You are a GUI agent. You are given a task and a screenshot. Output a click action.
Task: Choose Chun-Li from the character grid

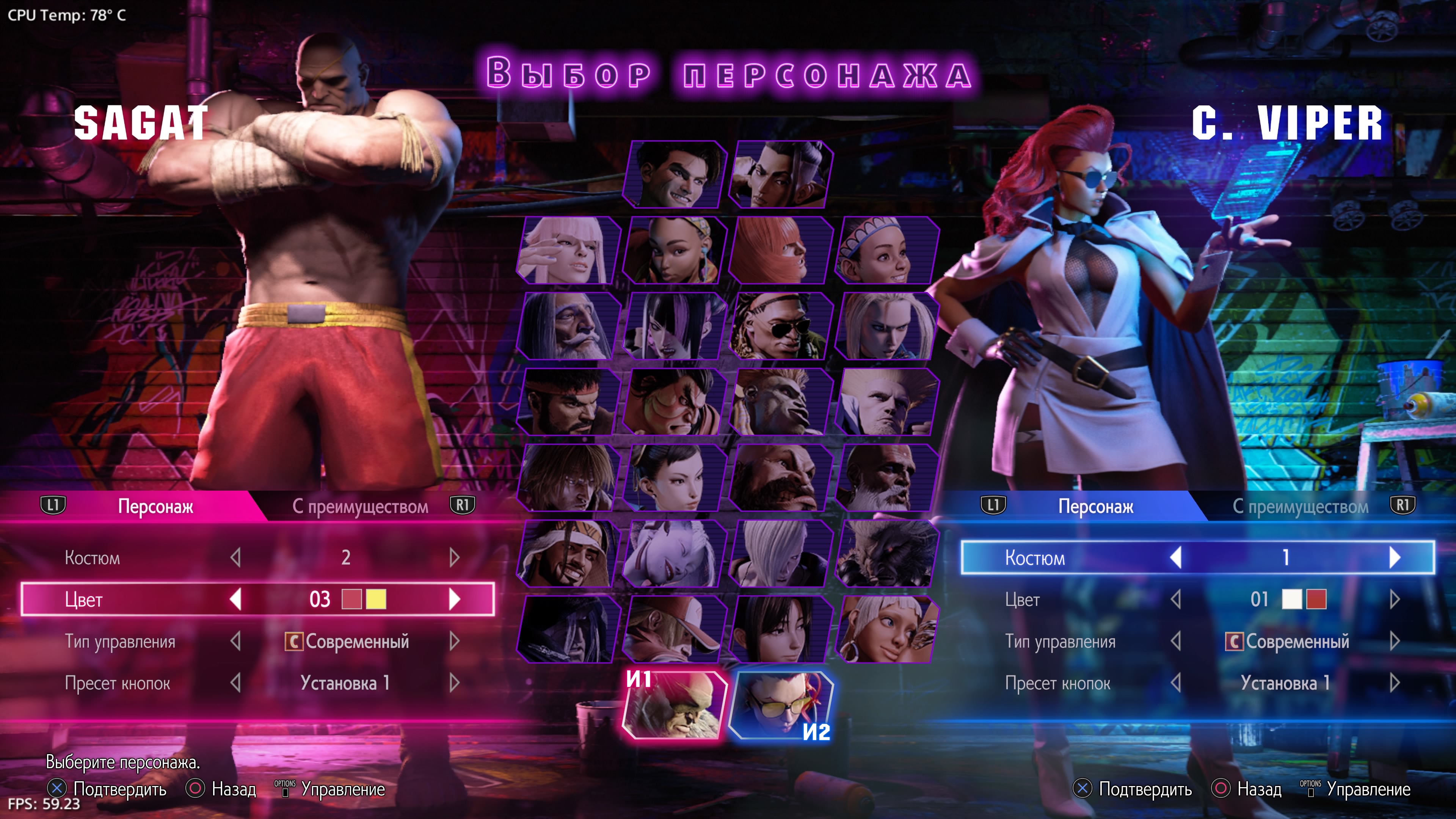click(674, 478)
